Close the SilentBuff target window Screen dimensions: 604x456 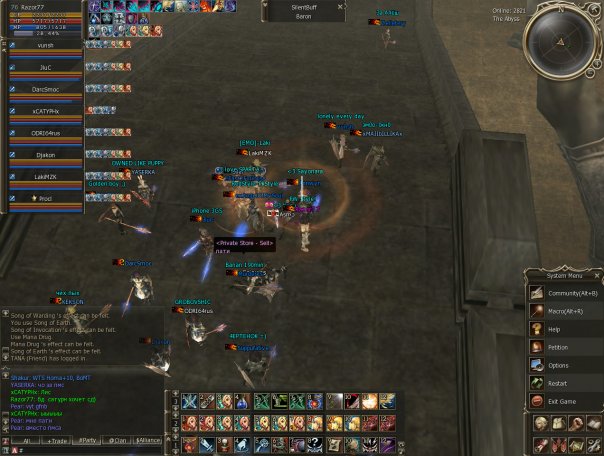[x=342, y=5]
